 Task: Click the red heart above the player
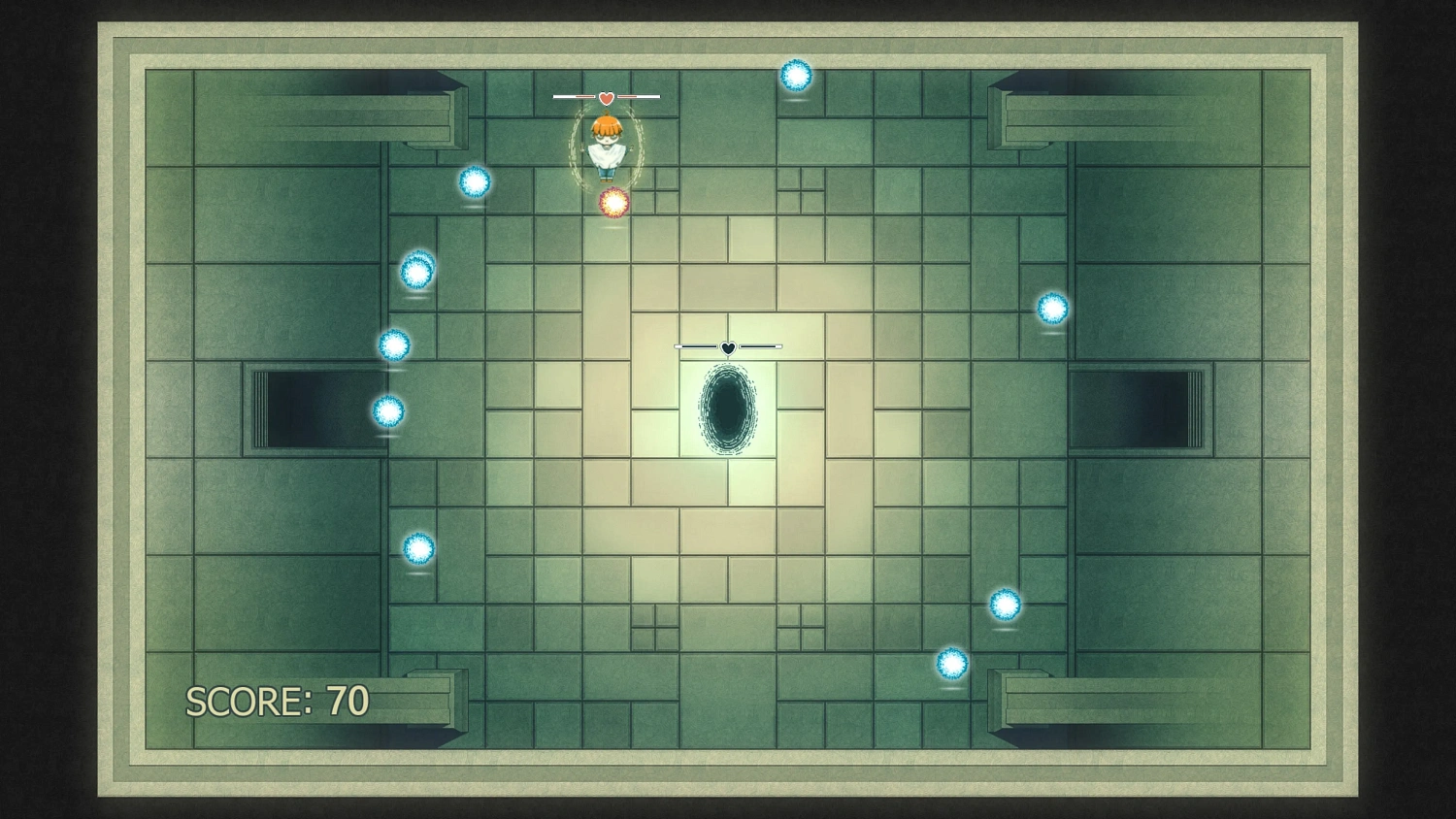coord(607,97)
